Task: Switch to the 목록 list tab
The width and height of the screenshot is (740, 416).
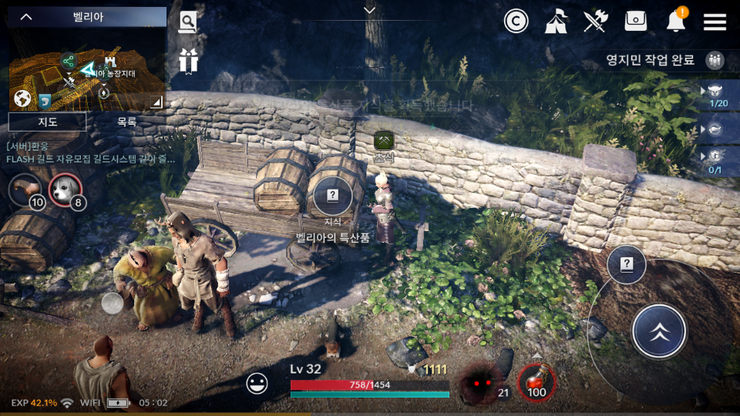Action: pos(127,122)
